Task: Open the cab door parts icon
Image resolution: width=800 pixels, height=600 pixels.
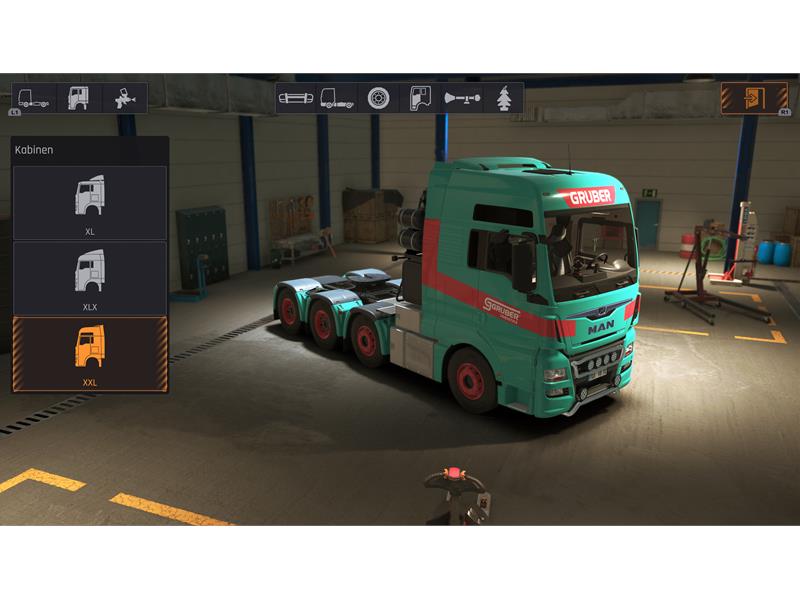Action: click(x=419, y=98)
